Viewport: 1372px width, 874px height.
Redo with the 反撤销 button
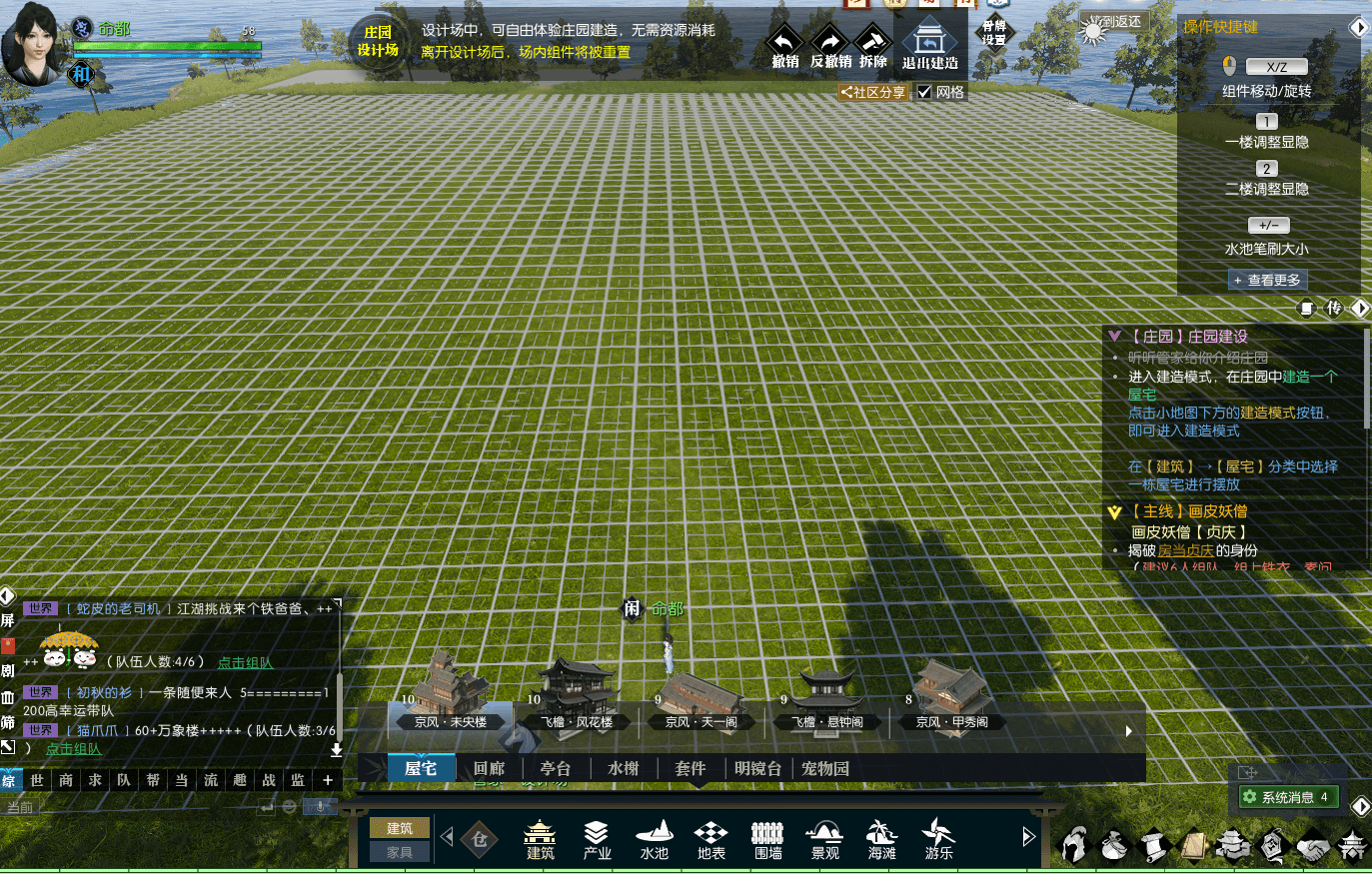click(830, 47)
